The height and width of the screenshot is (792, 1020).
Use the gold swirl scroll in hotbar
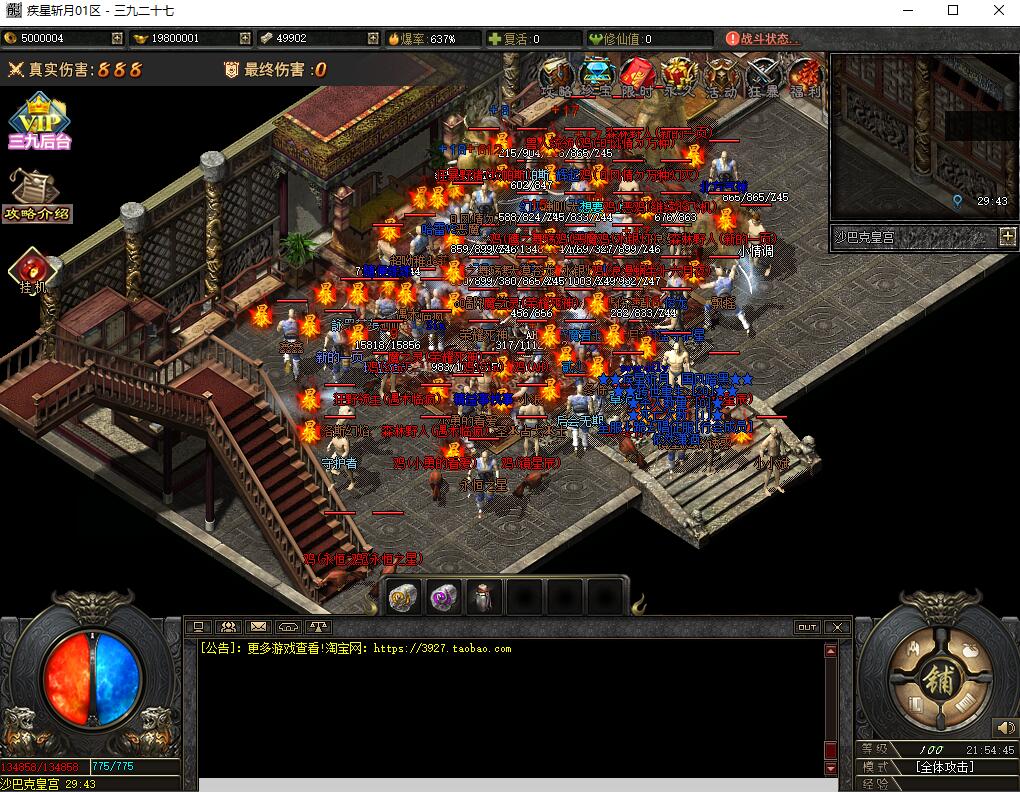coord(403,597)
